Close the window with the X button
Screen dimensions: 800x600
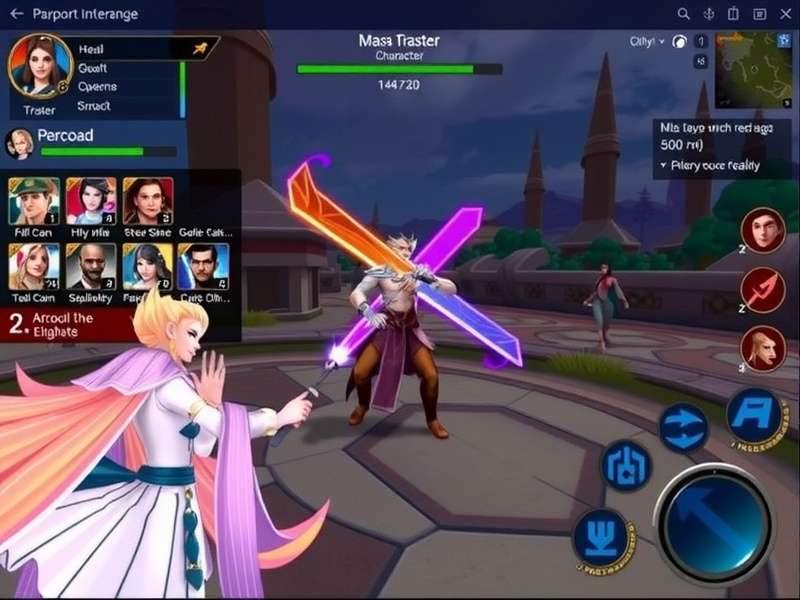coord(785,14)
